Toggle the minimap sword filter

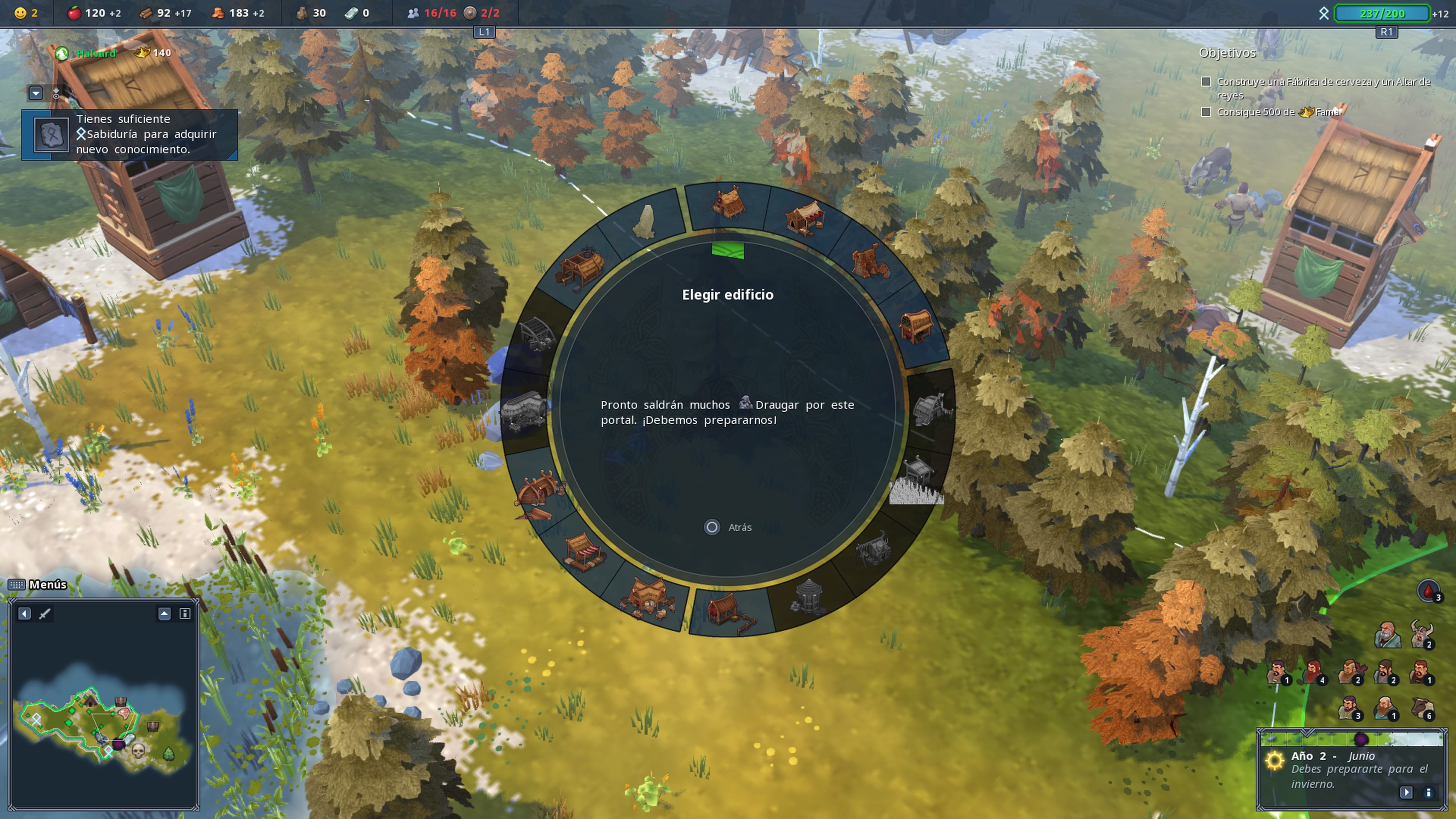[45, 613]
